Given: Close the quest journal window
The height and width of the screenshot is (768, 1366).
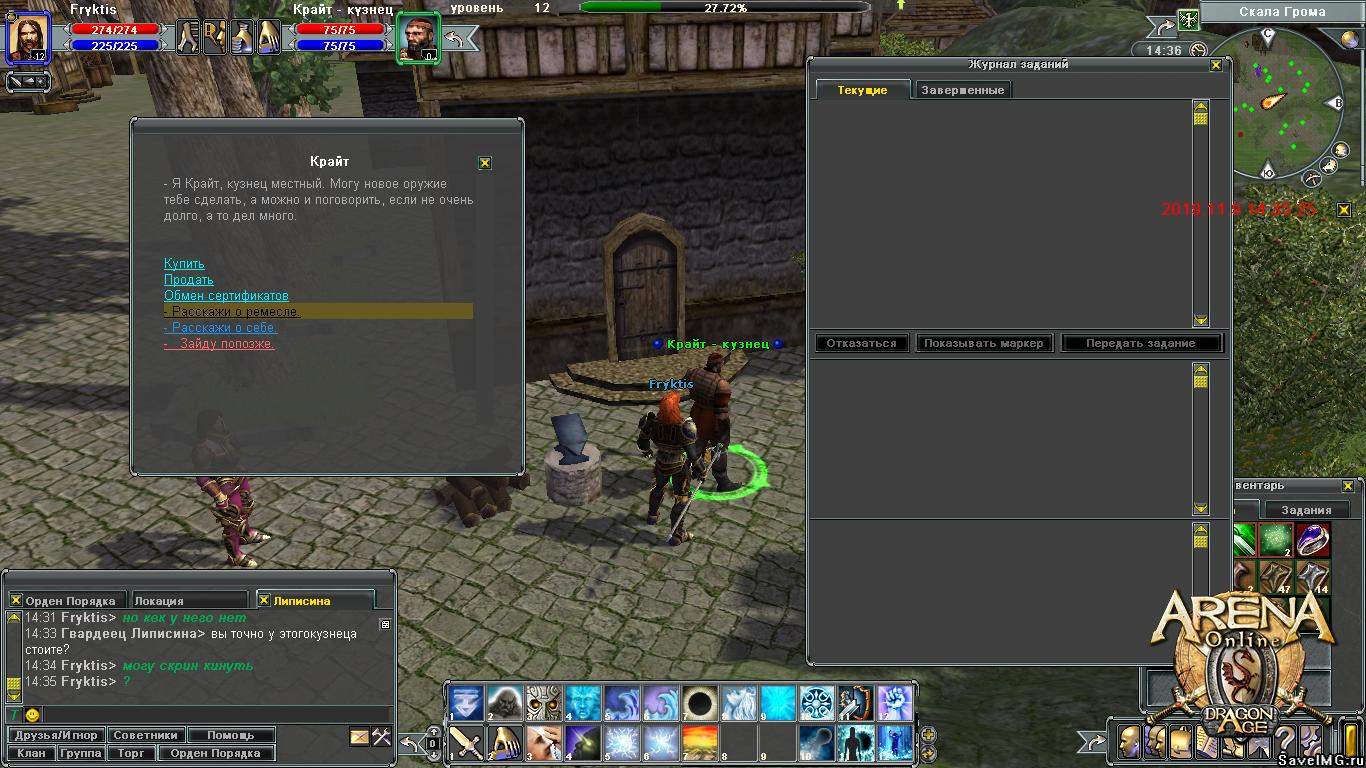Looking at the screenshot, I should pyautogui.click(x=1216, y=65).
